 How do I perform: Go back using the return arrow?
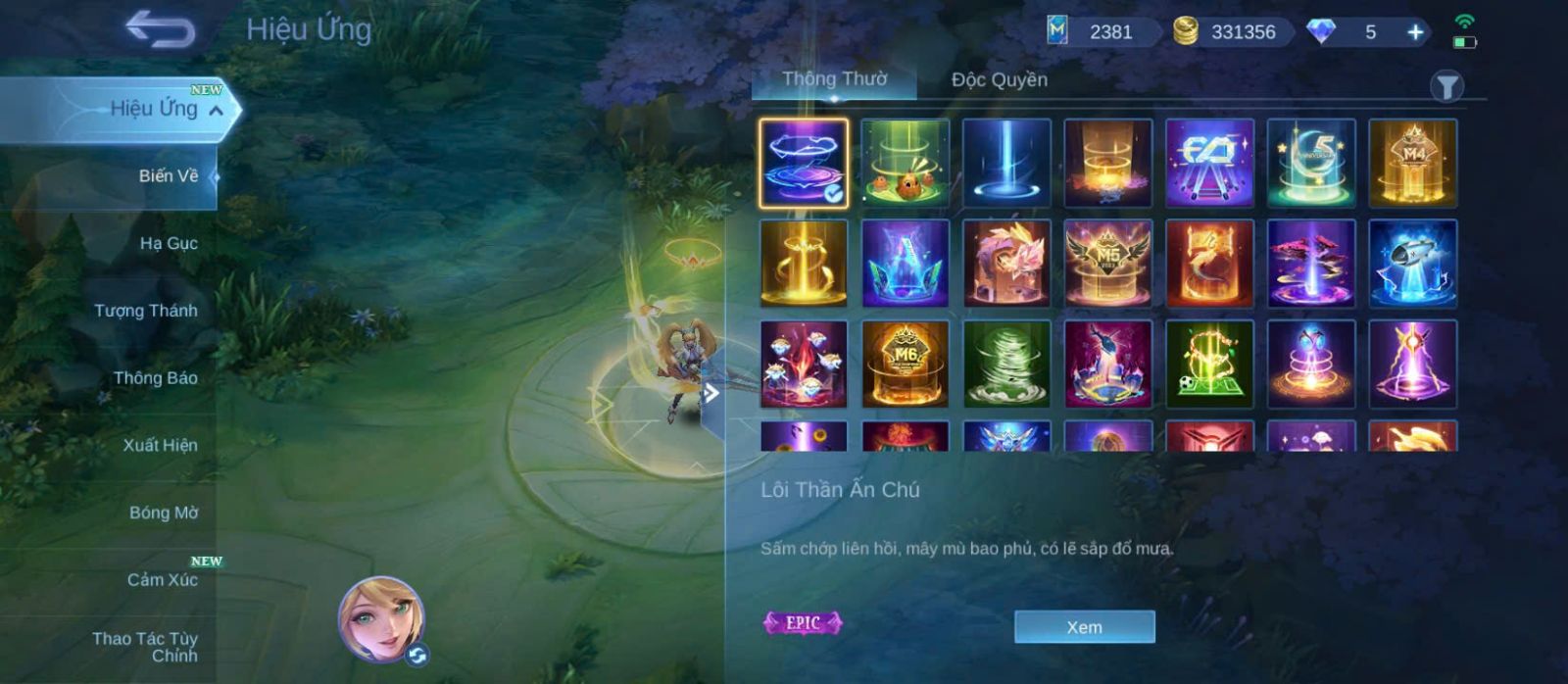160,29
